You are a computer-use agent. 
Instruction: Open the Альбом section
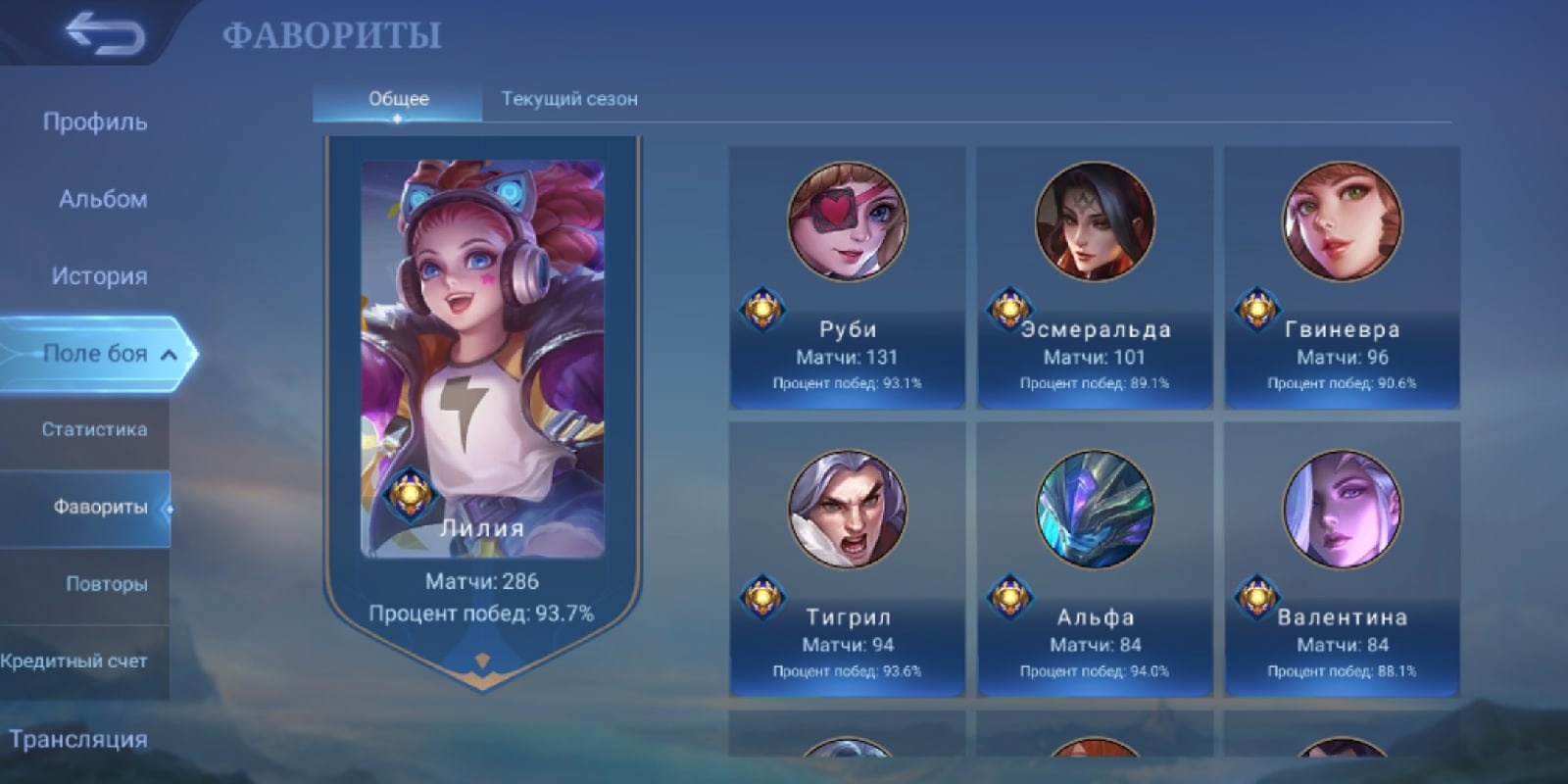(103, 199)
